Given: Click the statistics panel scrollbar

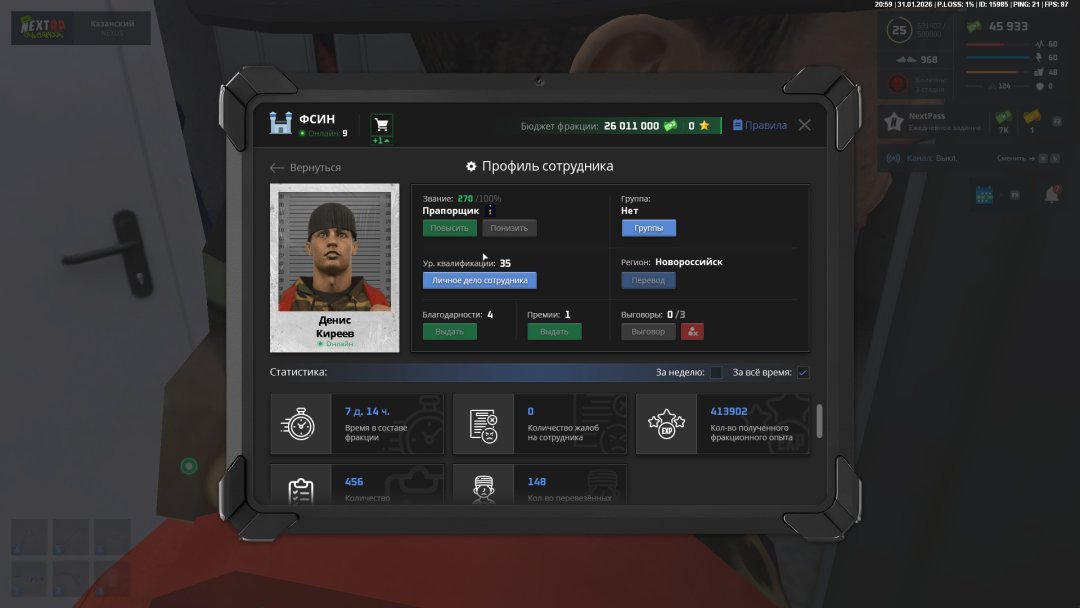Looking at the screenshot, I should 820,420.
